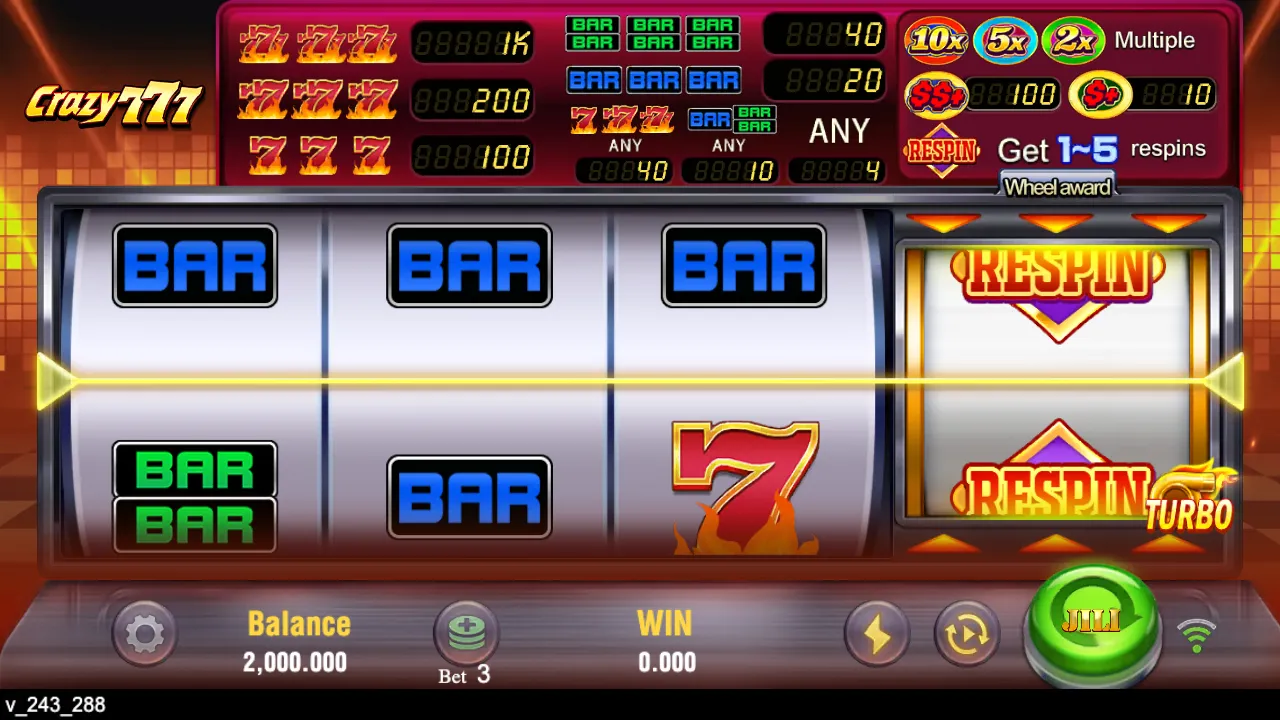The height and width of the screenshot is (720, 1280).
Task: Click the Turbo horn icon
Action: 1192,497
